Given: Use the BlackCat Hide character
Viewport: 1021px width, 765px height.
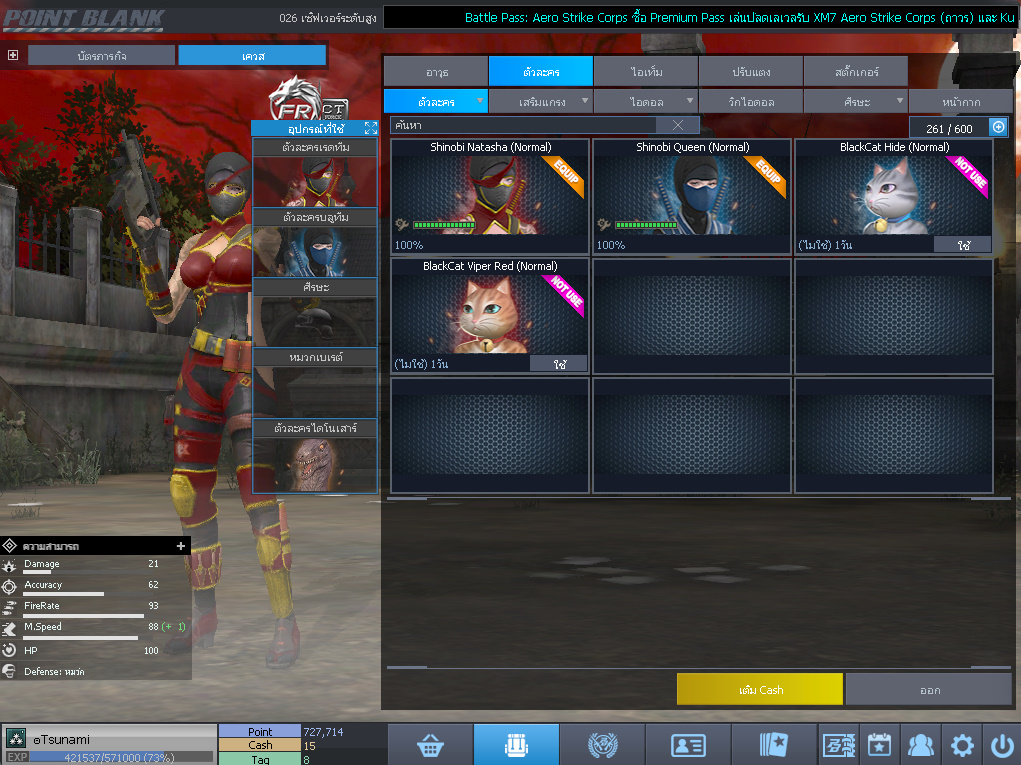Looking at the screenshot, I should coord(962,245).
